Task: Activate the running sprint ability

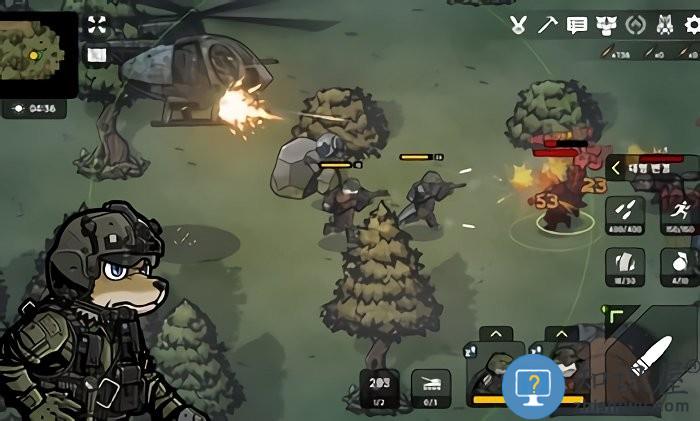Action: pyautogui.click(x=680, y=215)
